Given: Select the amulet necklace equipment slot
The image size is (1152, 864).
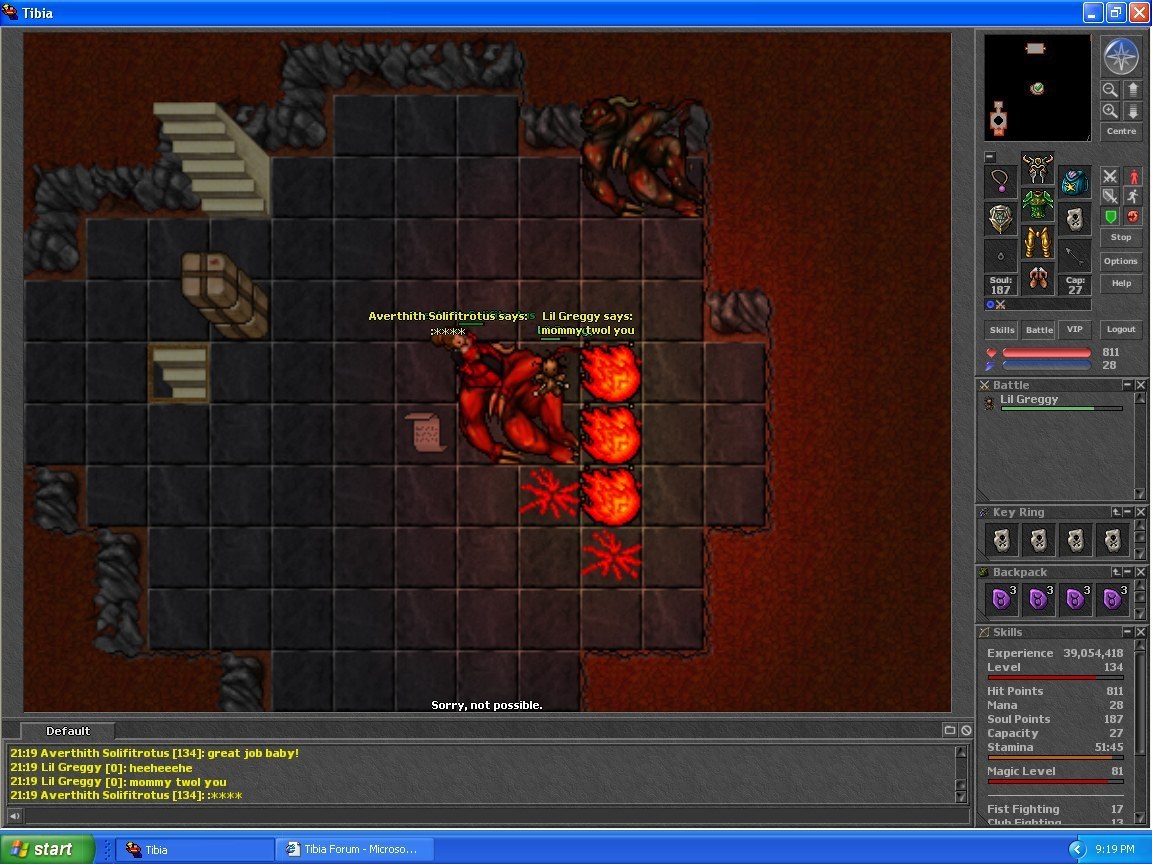Looking at the screenshot, I should point(1000,181).
